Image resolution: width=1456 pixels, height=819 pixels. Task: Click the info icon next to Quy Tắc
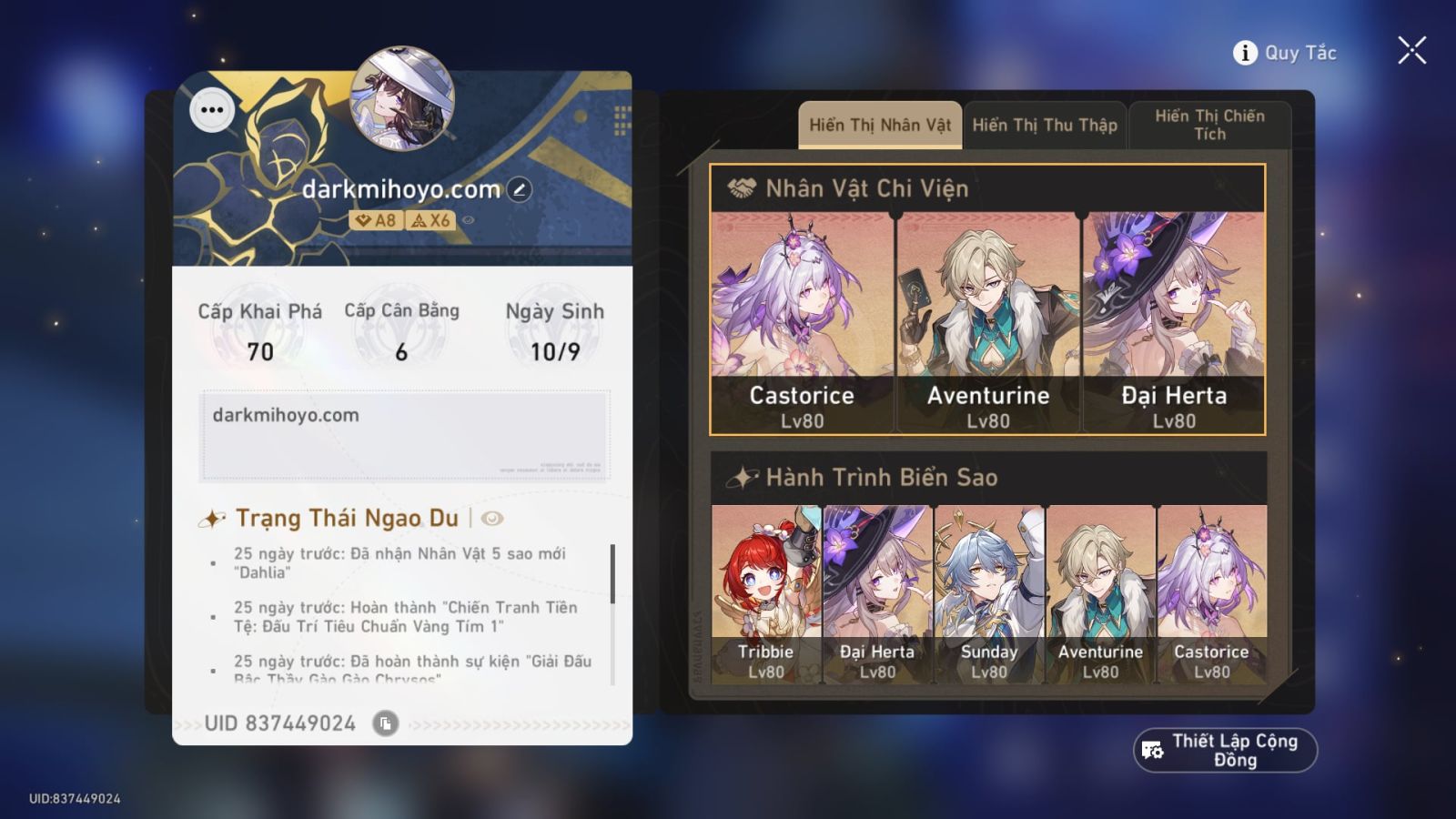1244,52
